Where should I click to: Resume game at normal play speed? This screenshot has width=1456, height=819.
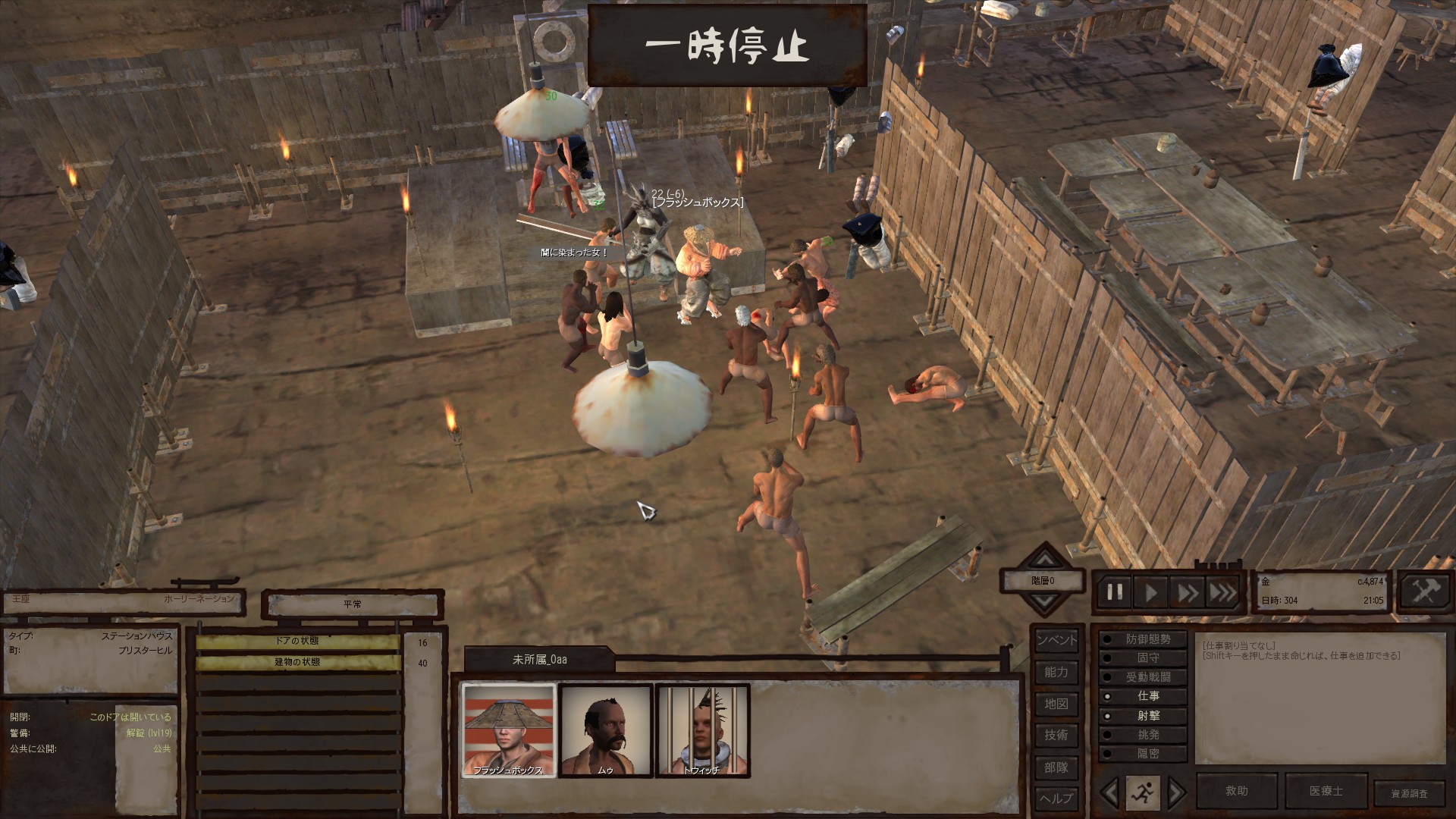(1151, 592)
